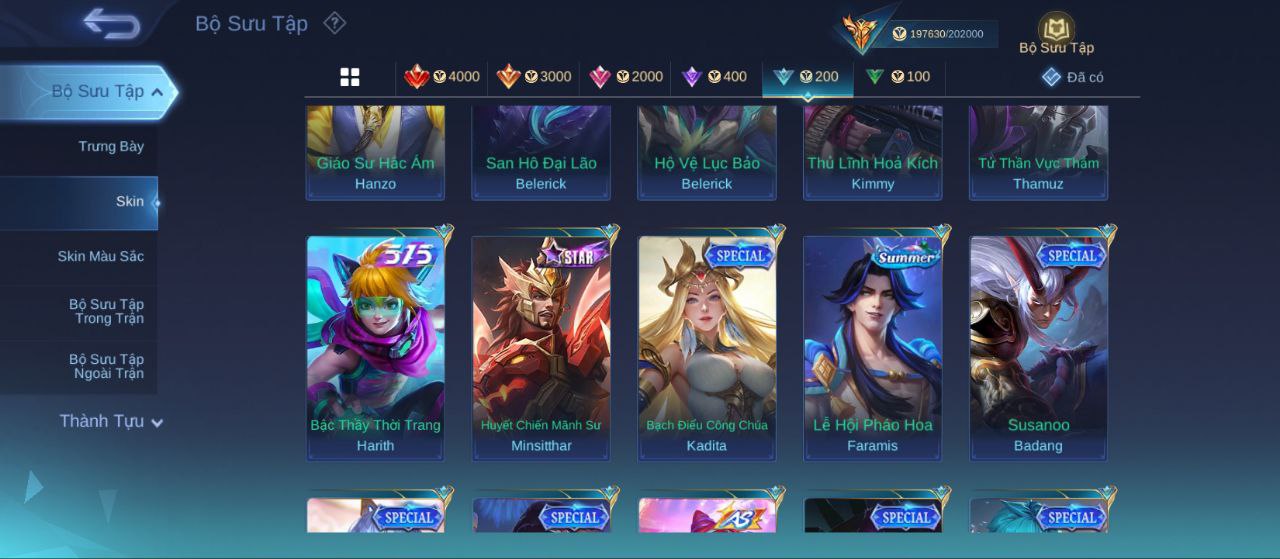Image resolution: width=1280 pixels, height=559 pixels.
Task: Switch to the 100 points tier tab
Action: (898, 77)
